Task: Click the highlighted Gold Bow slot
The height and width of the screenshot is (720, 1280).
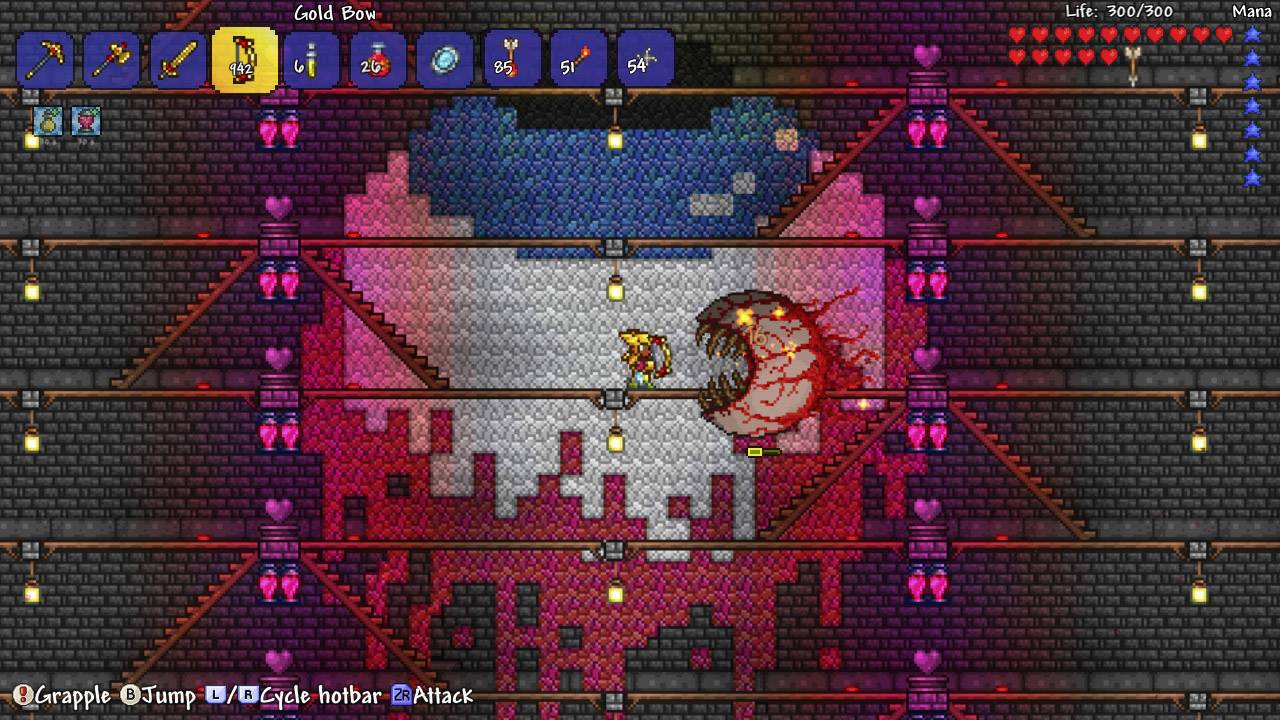Action: (243, 58)
